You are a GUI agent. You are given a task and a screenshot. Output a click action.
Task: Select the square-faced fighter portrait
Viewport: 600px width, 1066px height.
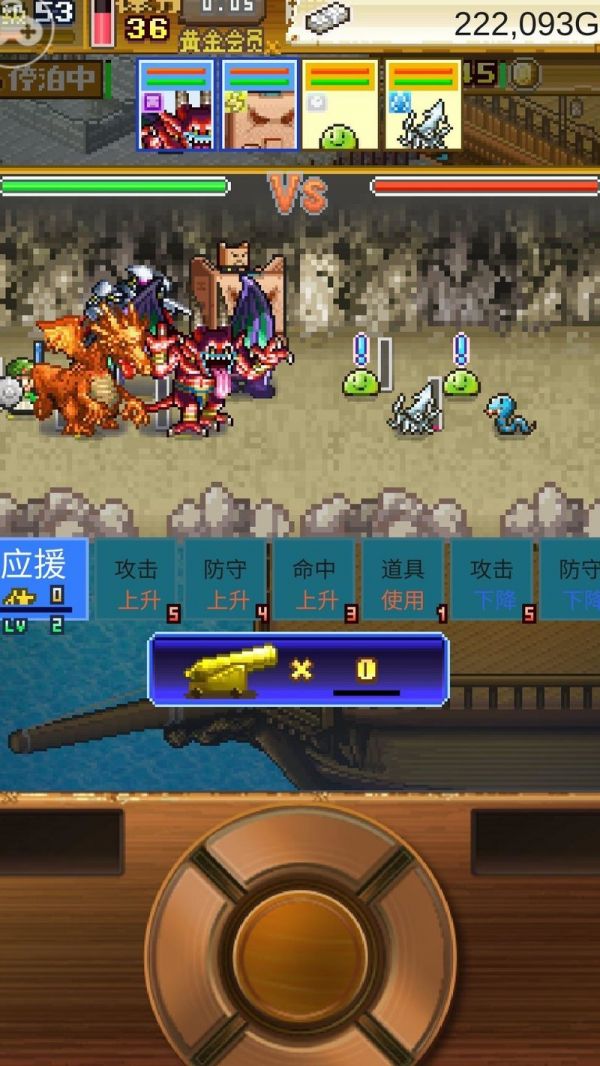point(259,105)
